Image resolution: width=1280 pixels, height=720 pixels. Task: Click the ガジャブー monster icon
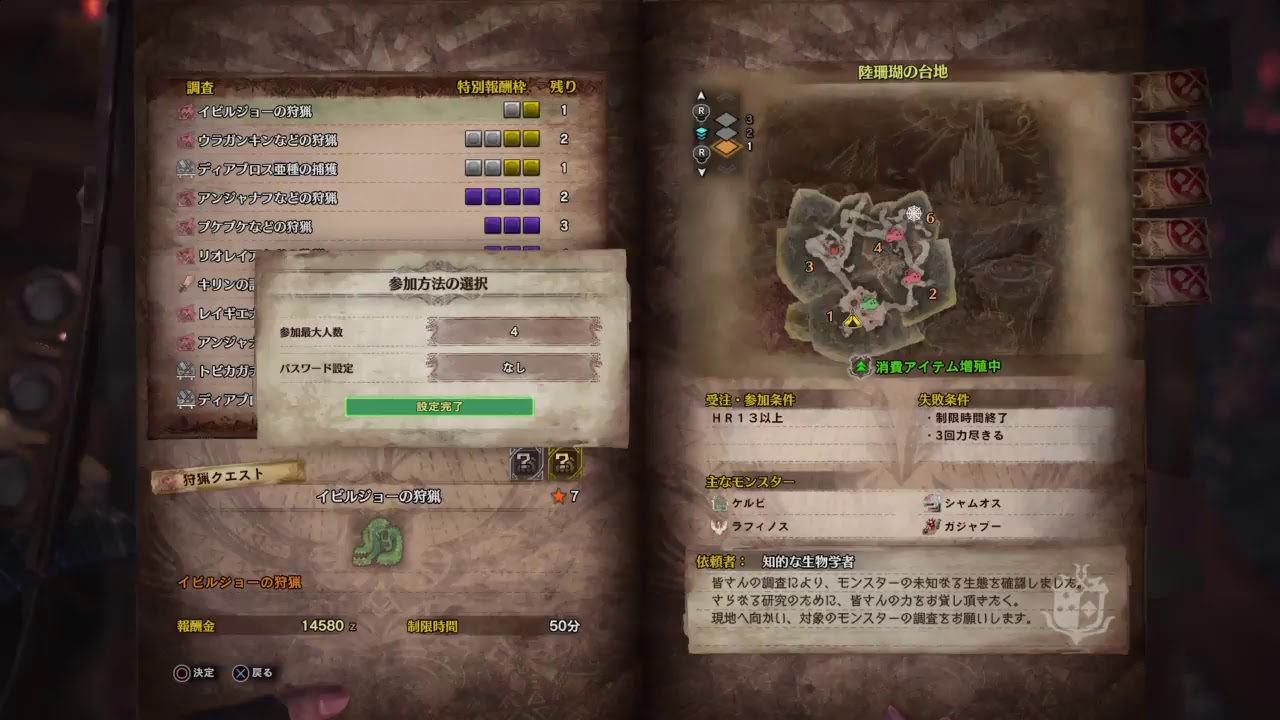(930, 524)
